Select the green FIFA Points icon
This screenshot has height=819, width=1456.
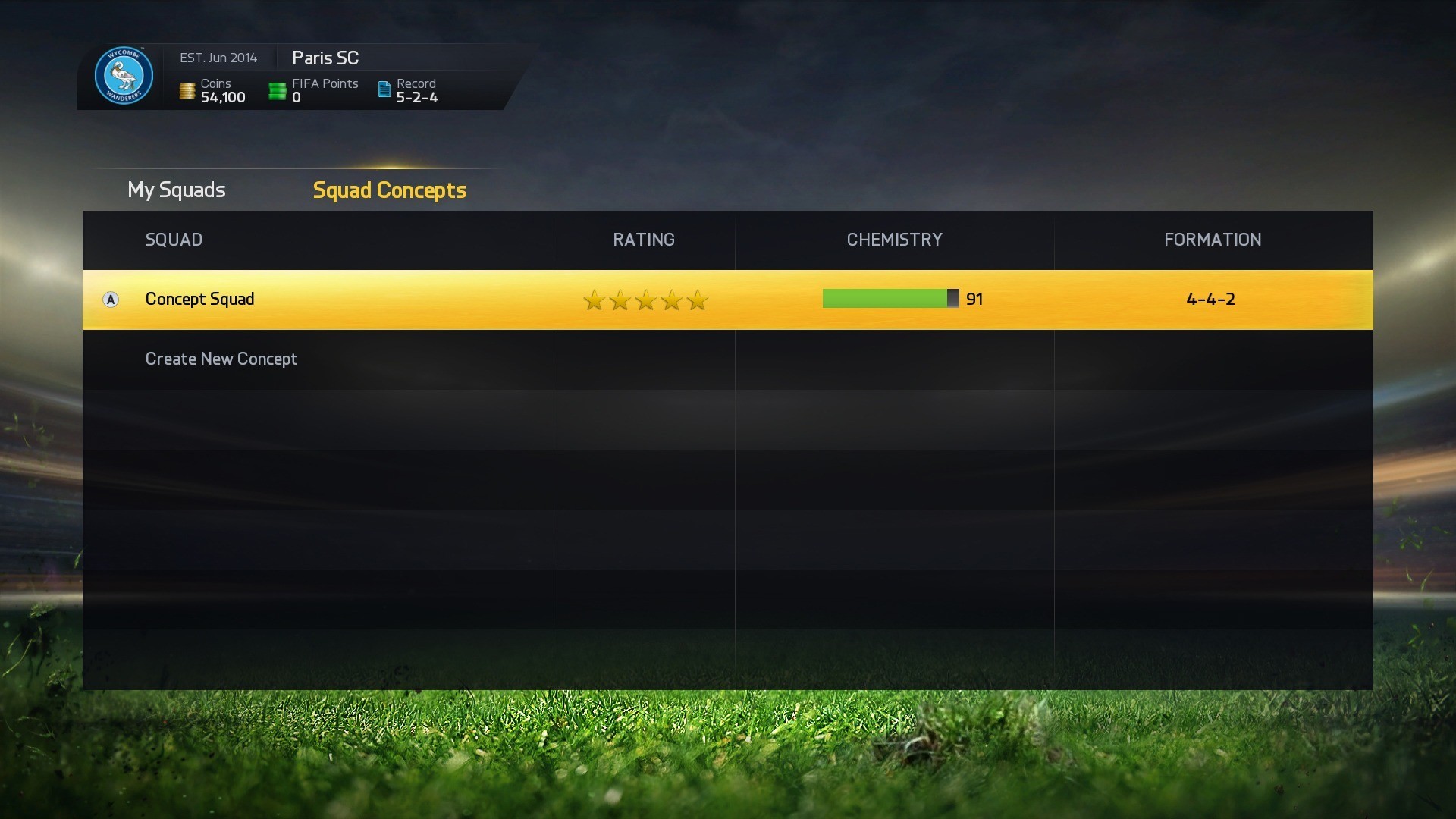click(x=278, y=89)
